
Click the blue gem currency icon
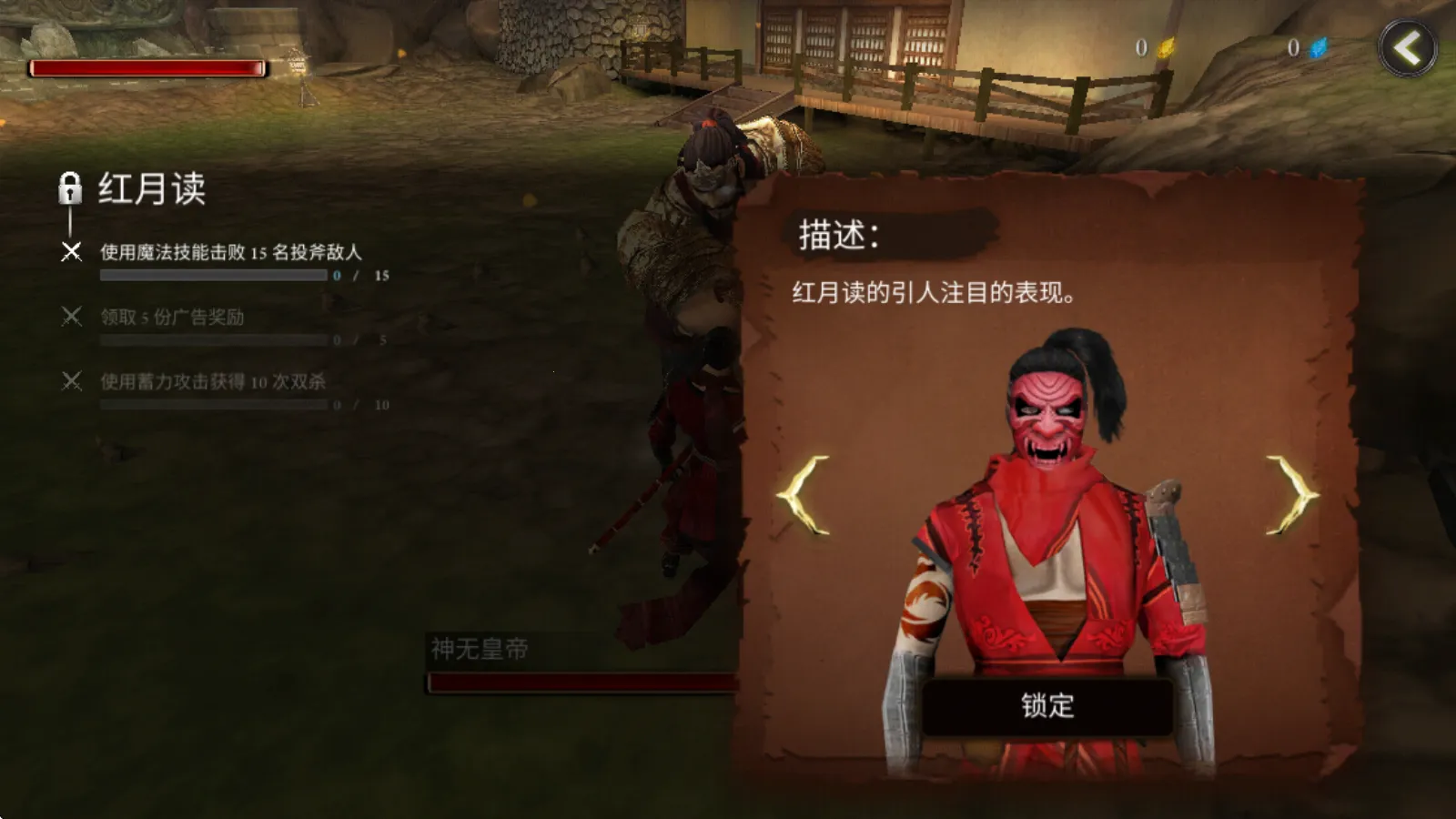(1318, 48)
